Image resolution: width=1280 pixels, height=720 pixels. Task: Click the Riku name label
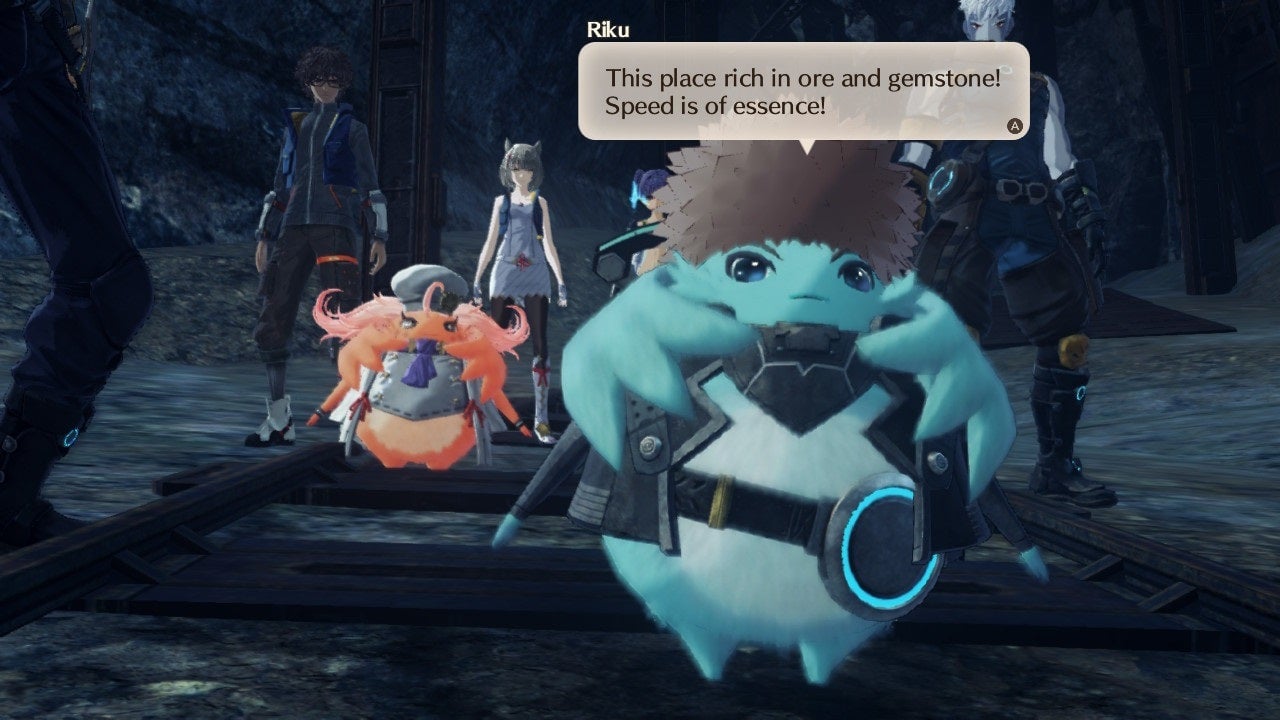click(611, 29)
